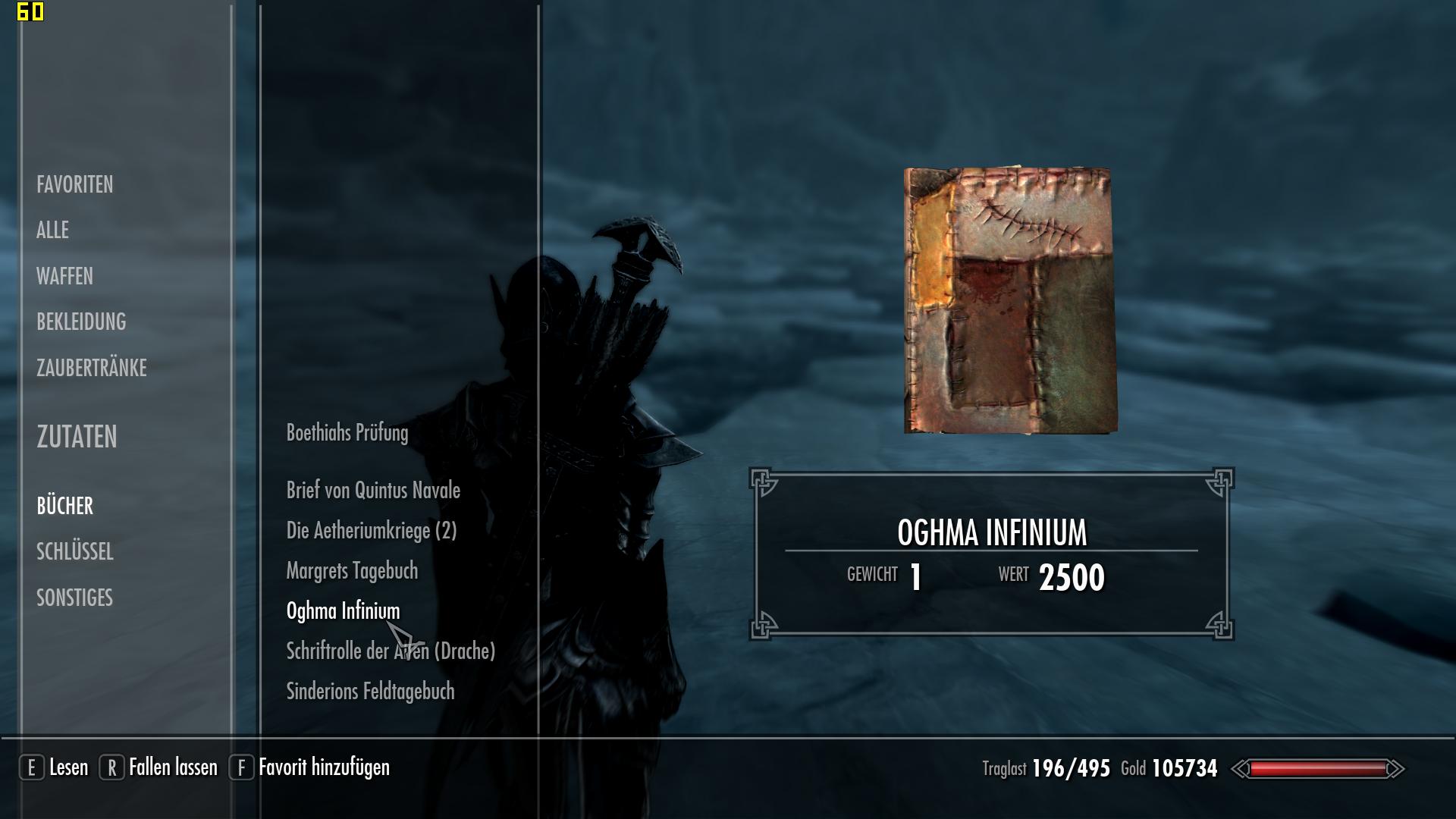Show the Waffen category
Screen dimensions: 1456x819
coord(64,276)
